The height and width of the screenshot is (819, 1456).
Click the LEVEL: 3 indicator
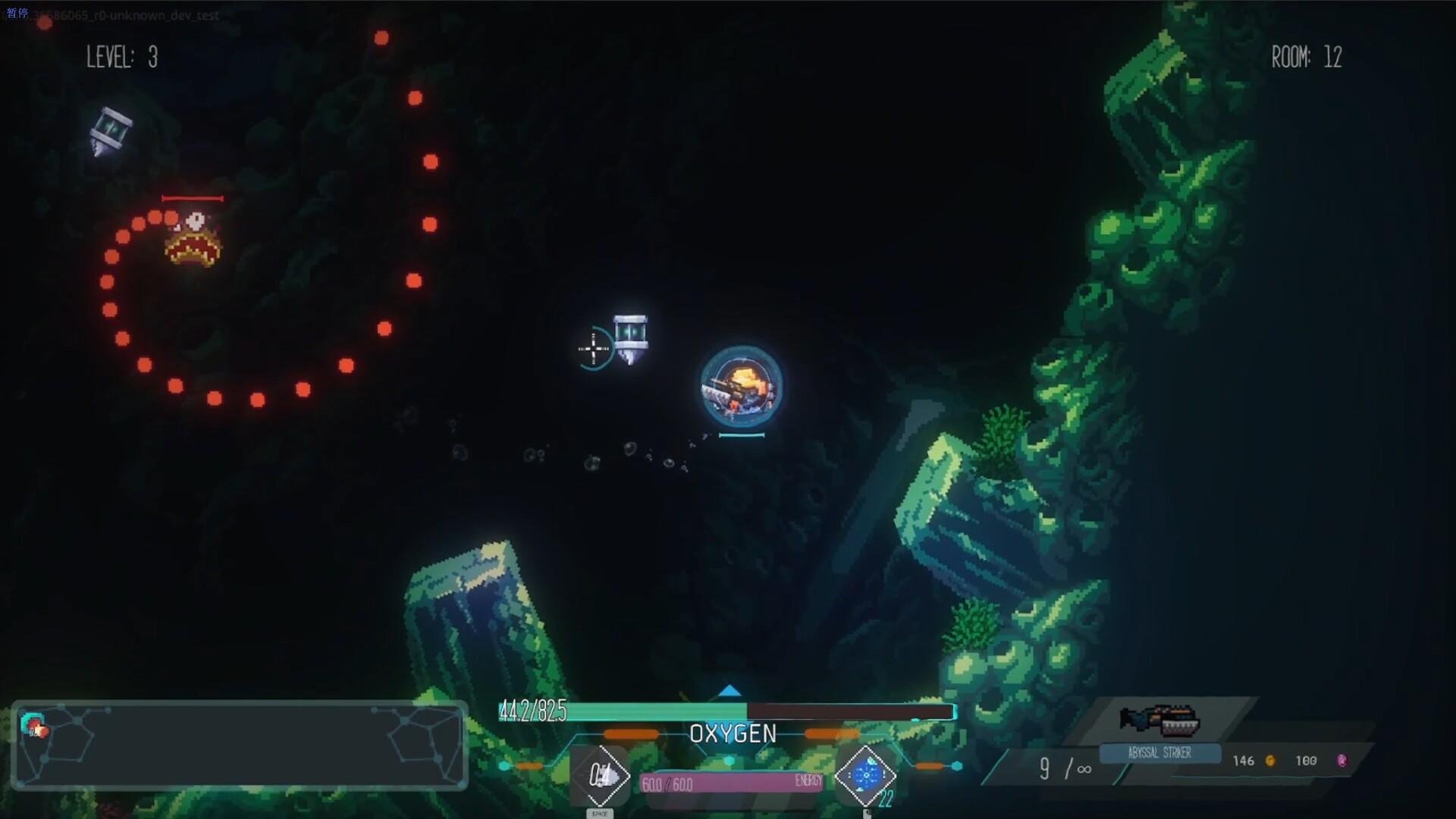[x=121, y=58]
